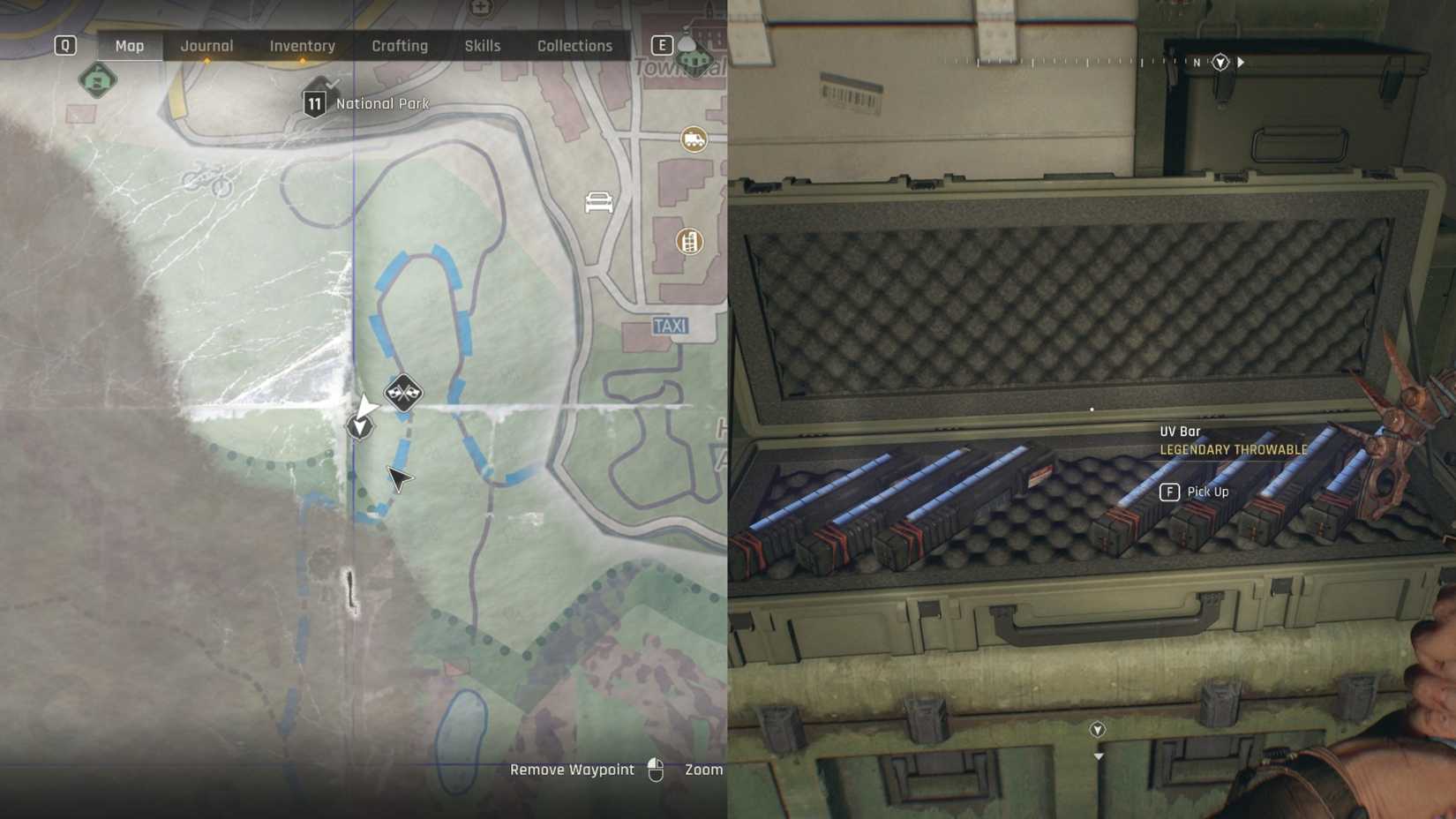Click the down chevron below the weapon crate
Screen dimensions: 1456x819
(1097, 756)
